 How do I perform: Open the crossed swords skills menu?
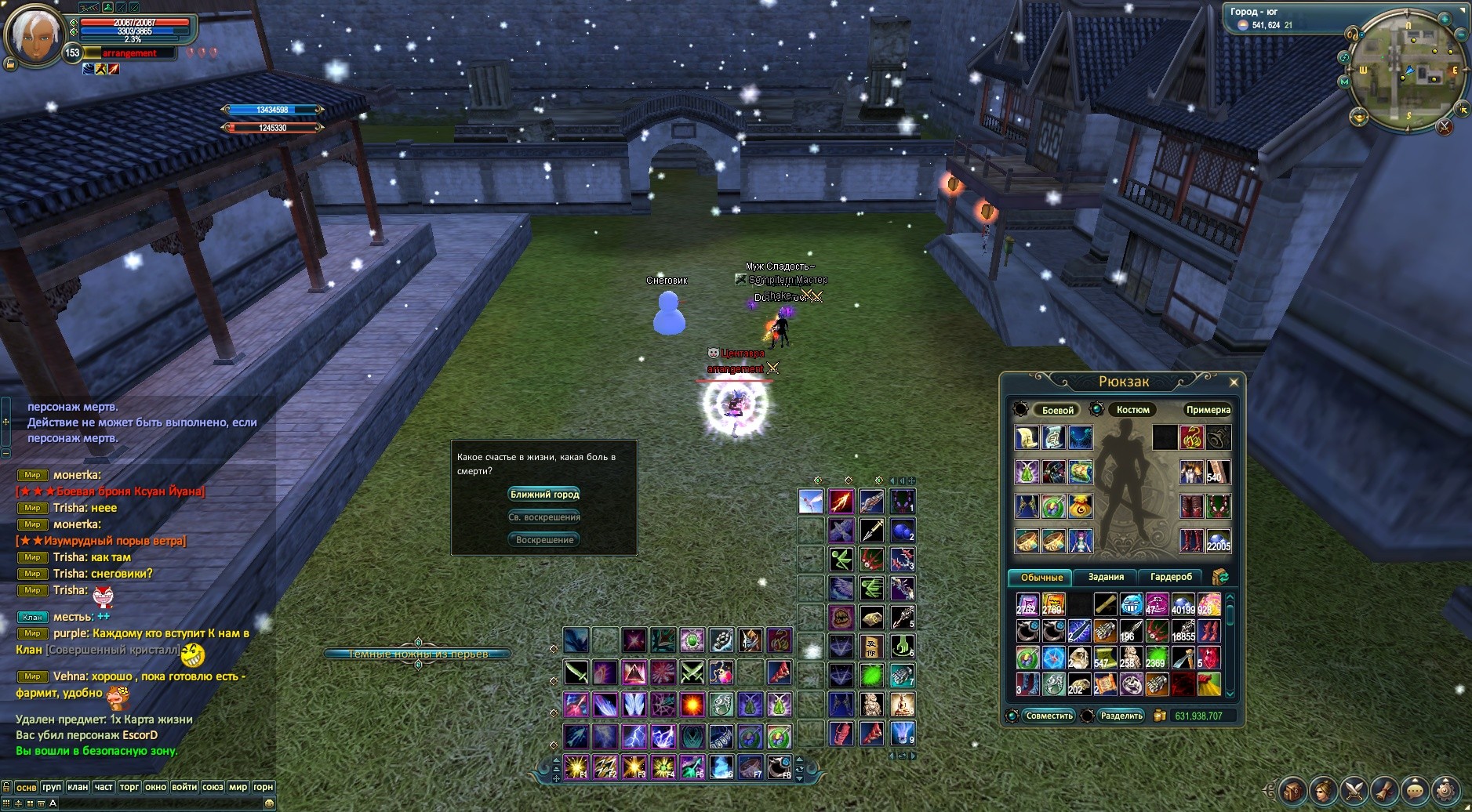pos(1354,790)
